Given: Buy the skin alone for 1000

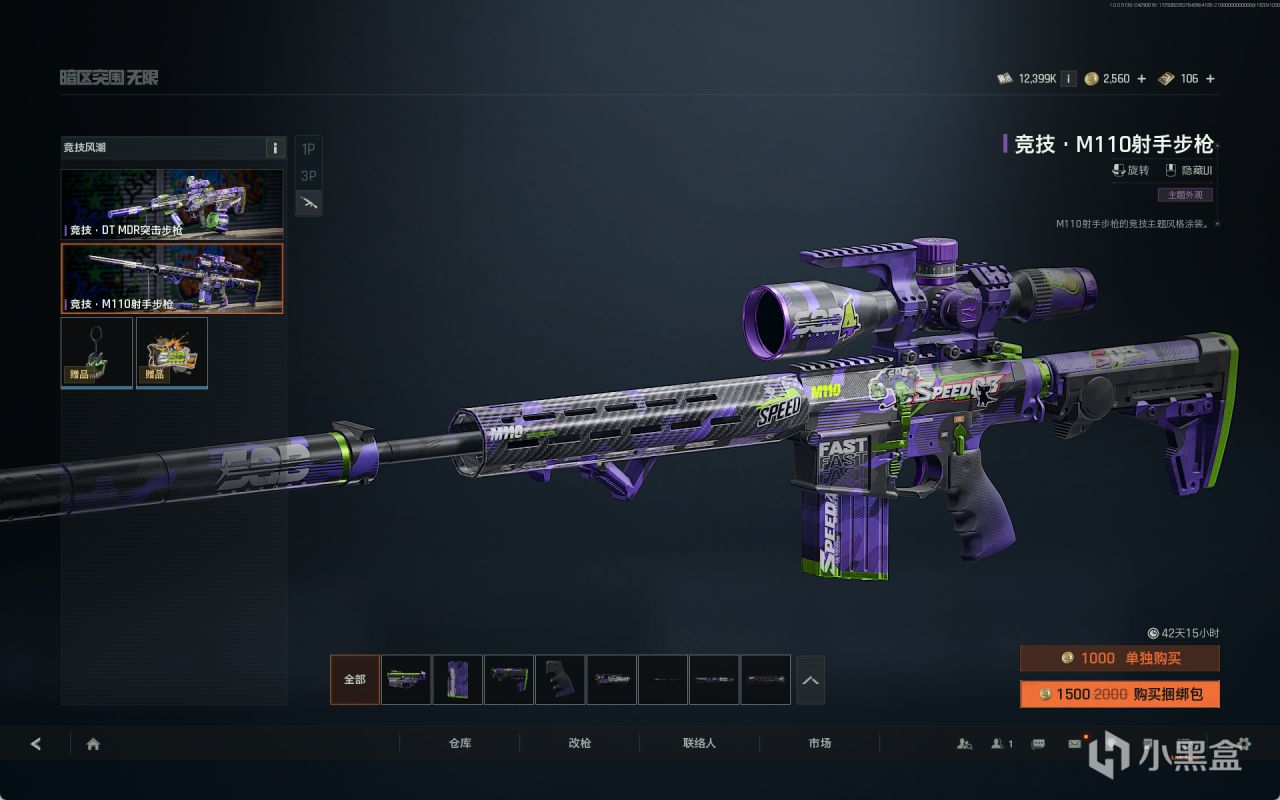Looking at the screenshot, I should point(1119,658).
